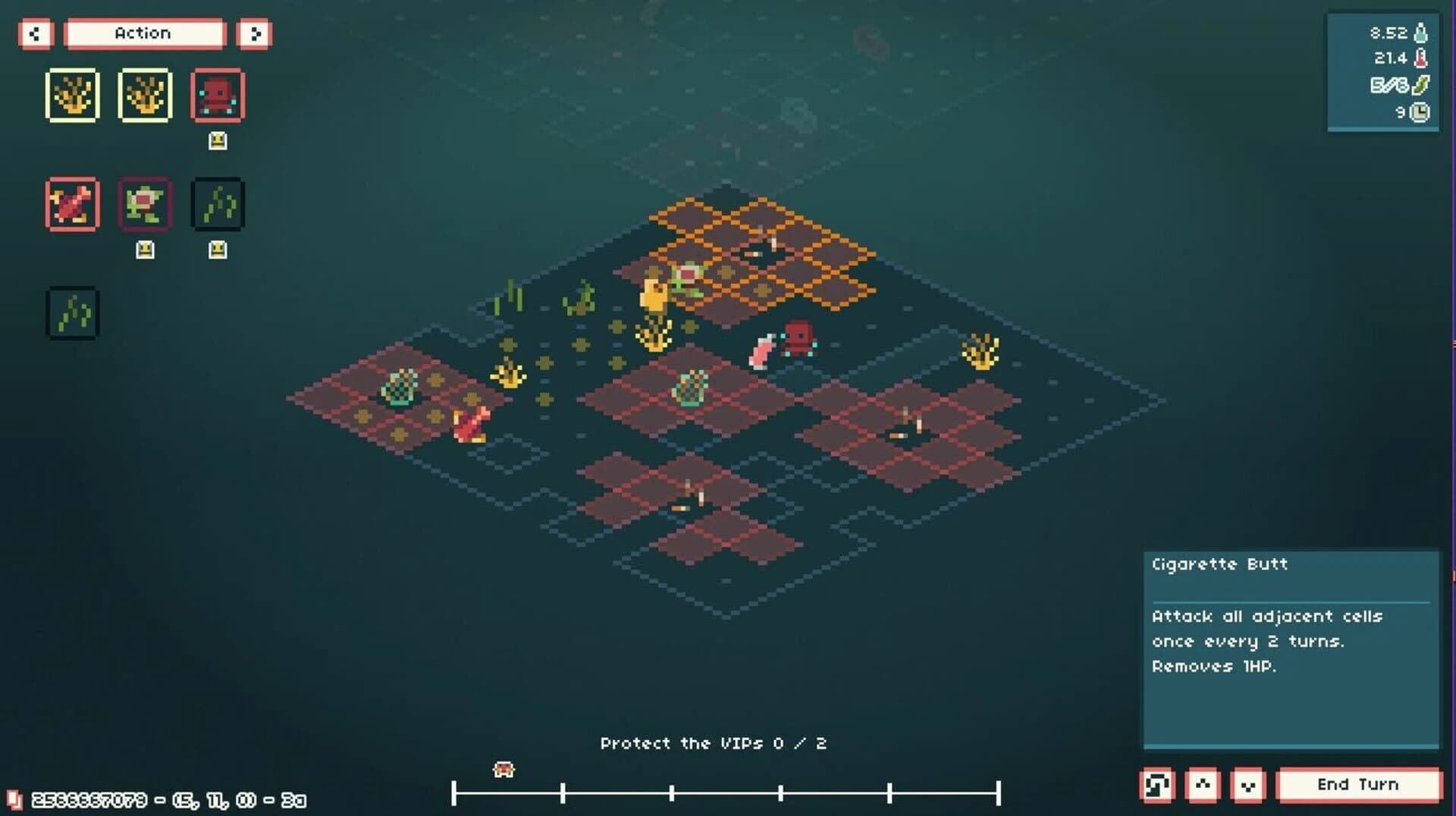This screenshot has width=1456, height=816.
Task: Select the Cigarette Butt card
Action: click(x=73, y=202)
